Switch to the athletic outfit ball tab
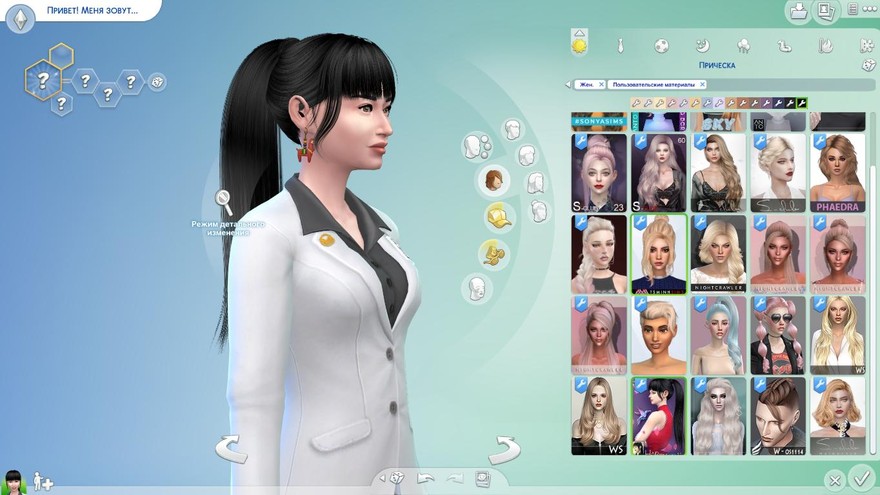Screen dimensions: 880x495 (x=661, y=45)
